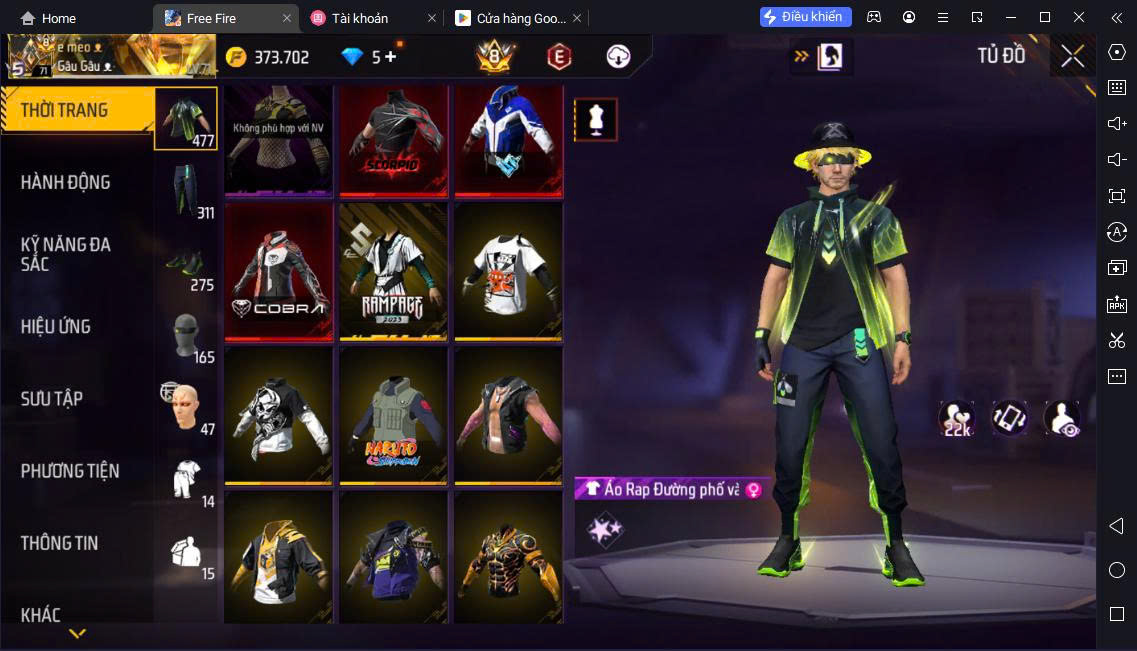The width and height of the screenshot is (1137, 651).
Task: Open the HÀNH ĐỘNG category
Action: (x=66, y=182)
